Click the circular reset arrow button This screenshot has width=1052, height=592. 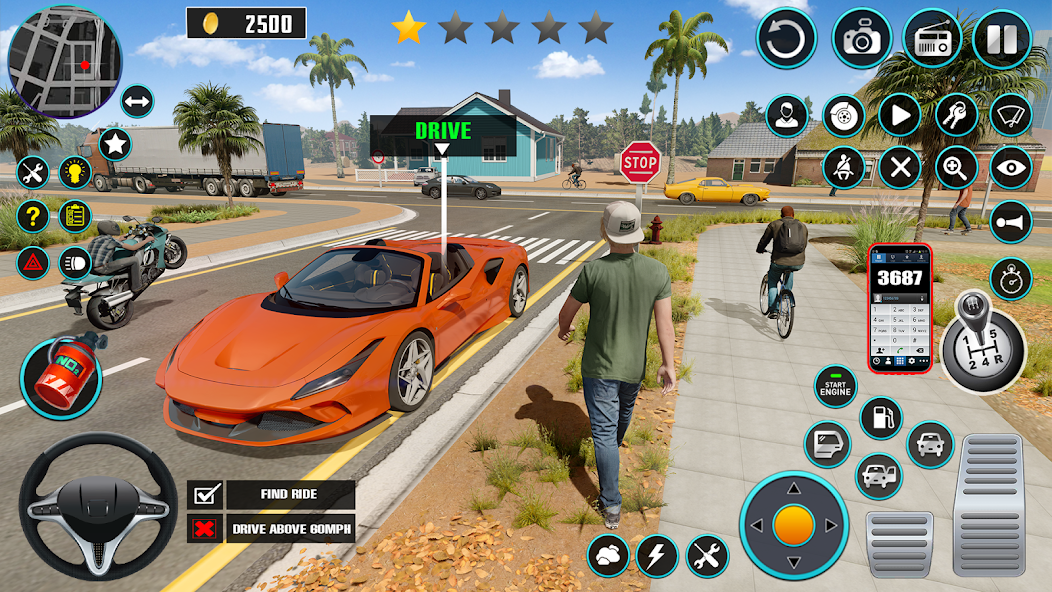[x=786, y=39]
